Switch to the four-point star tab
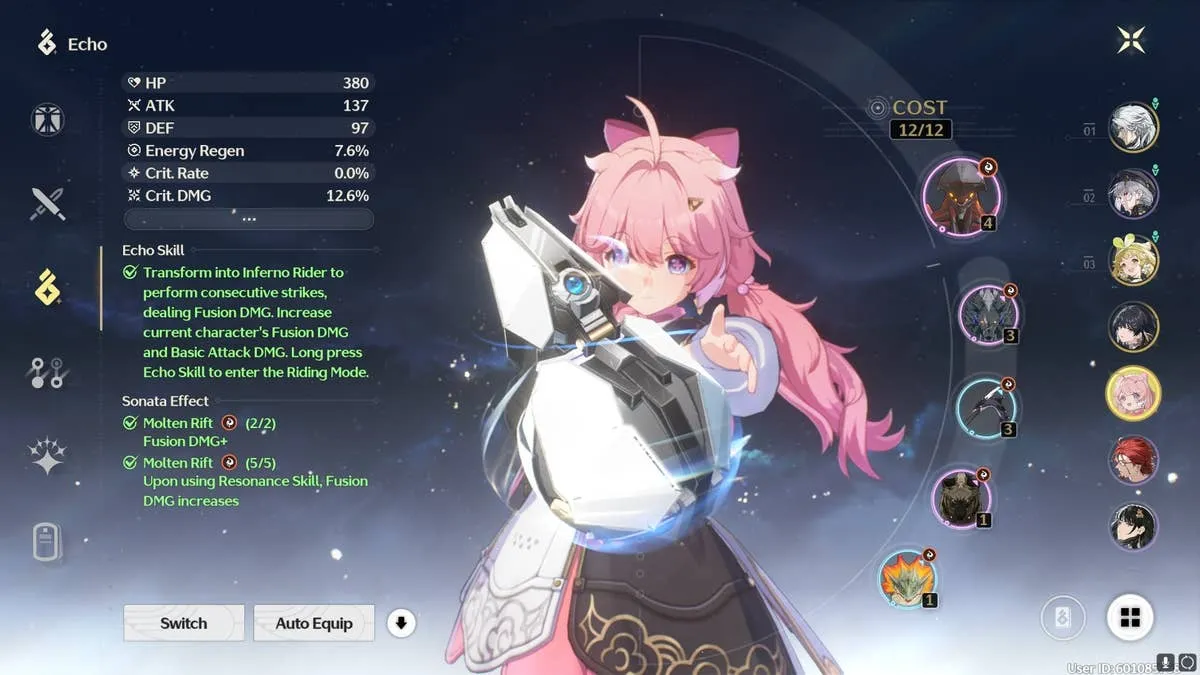Screen dimensions: 1200x675 pyautogui.click(x=48, y=457)
